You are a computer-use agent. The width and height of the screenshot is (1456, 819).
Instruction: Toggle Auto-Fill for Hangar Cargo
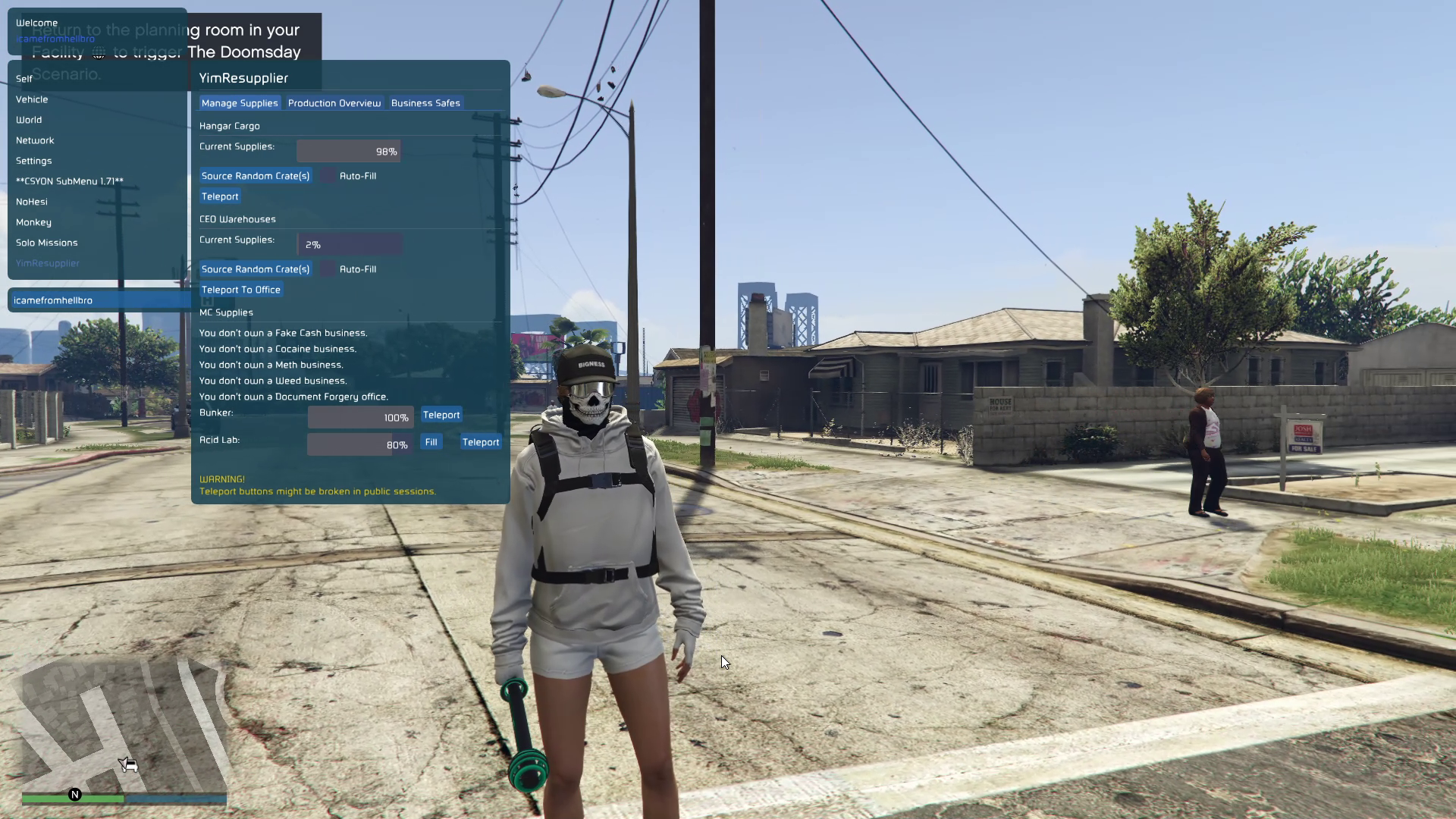pos(328,176)
